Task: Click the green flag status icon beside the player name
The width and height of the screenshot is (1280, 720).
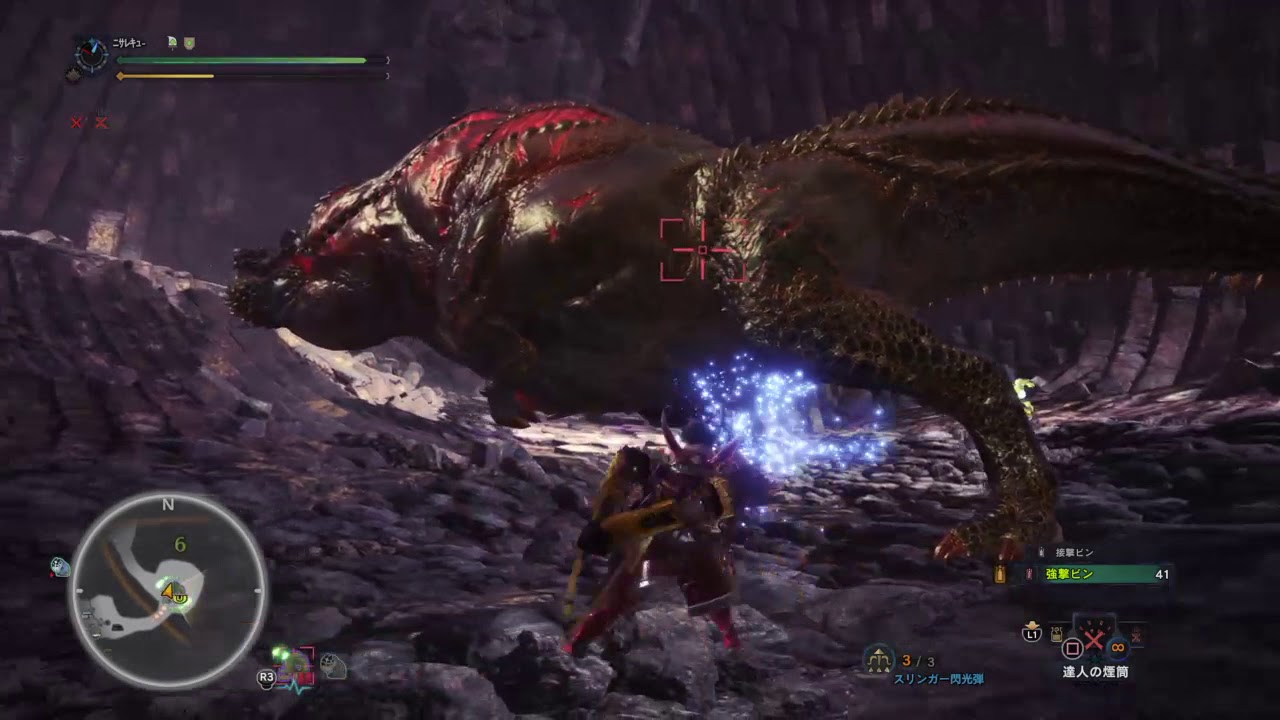Action: pos(174,42)
